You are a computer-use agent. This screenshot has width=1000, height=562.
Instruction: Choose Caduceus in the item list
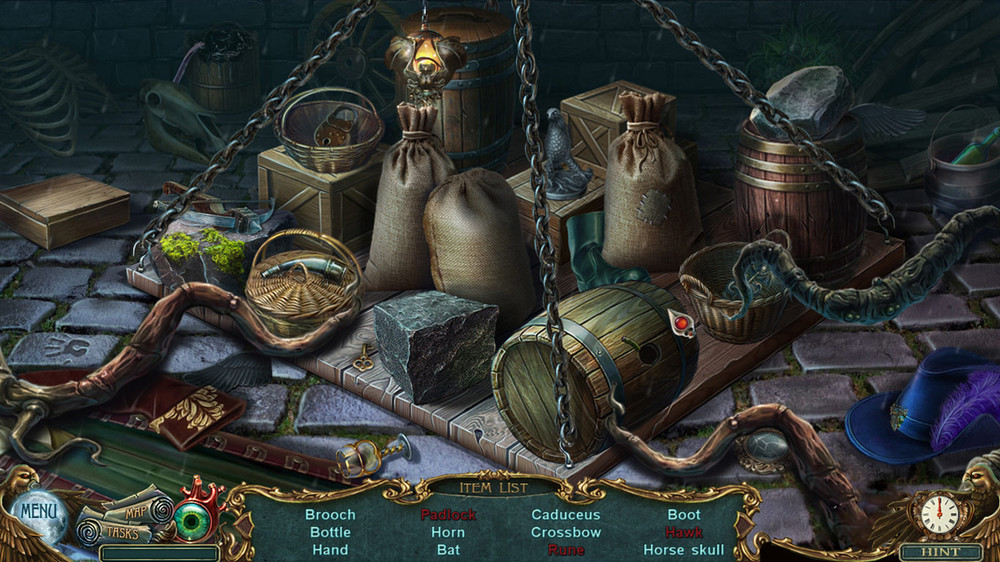[566, 515]
